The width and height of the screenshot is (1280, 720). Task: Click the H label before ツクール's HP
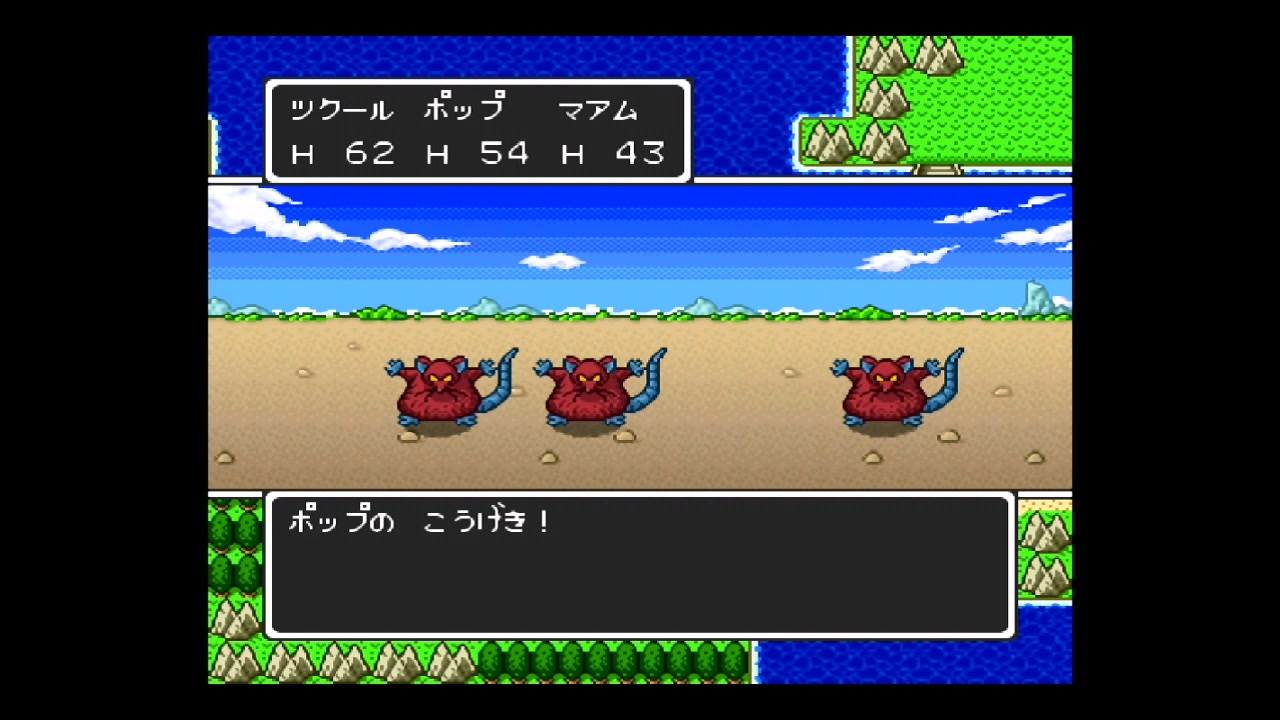302,153
